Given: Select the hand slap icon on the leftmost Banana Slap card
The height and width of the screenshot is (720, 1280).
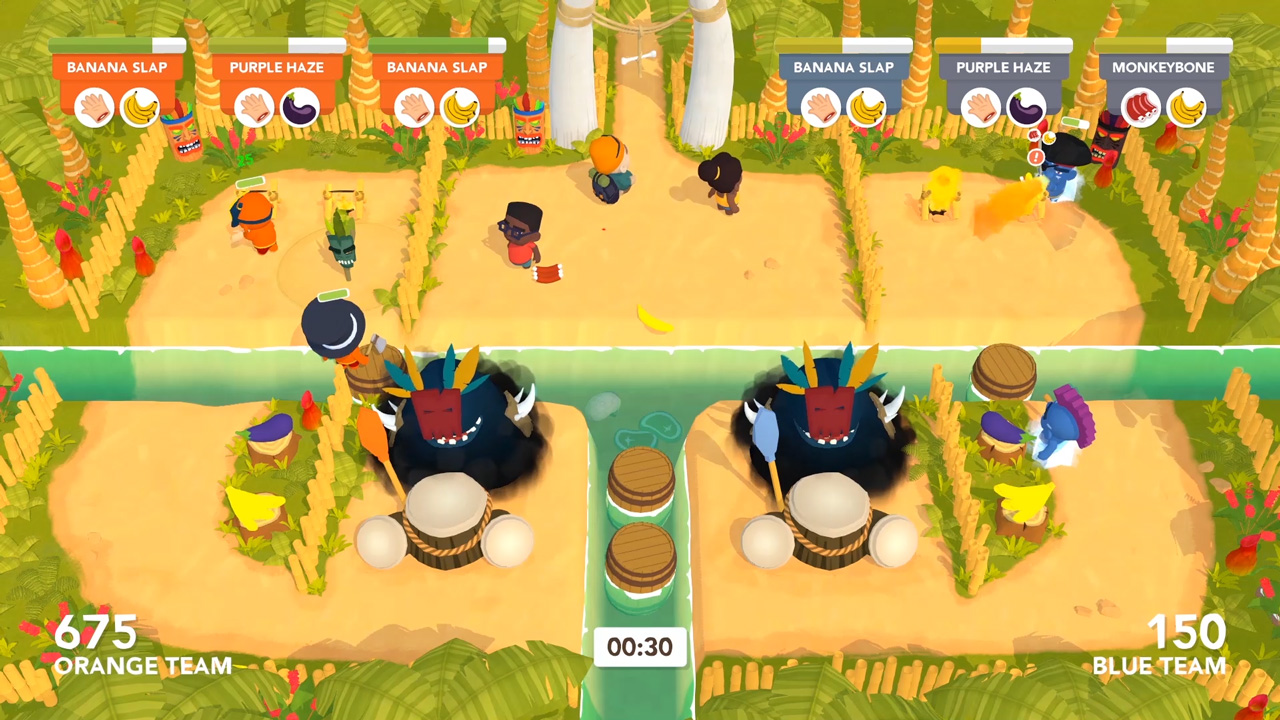Looking at the screenshot, I should 95,107.
